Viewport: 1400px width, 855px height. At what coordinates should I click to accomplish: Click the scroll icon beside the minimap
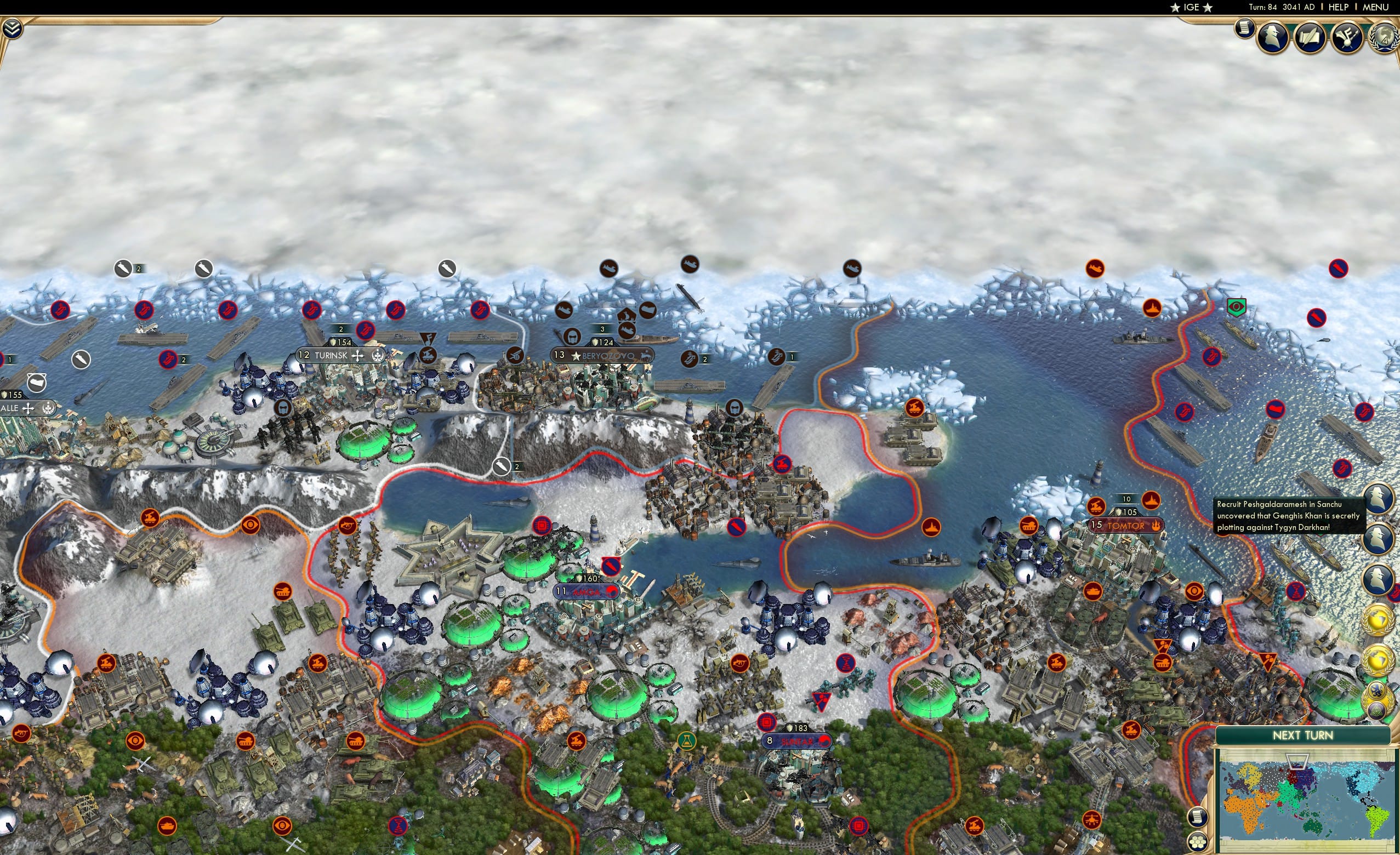(1198, 818)
